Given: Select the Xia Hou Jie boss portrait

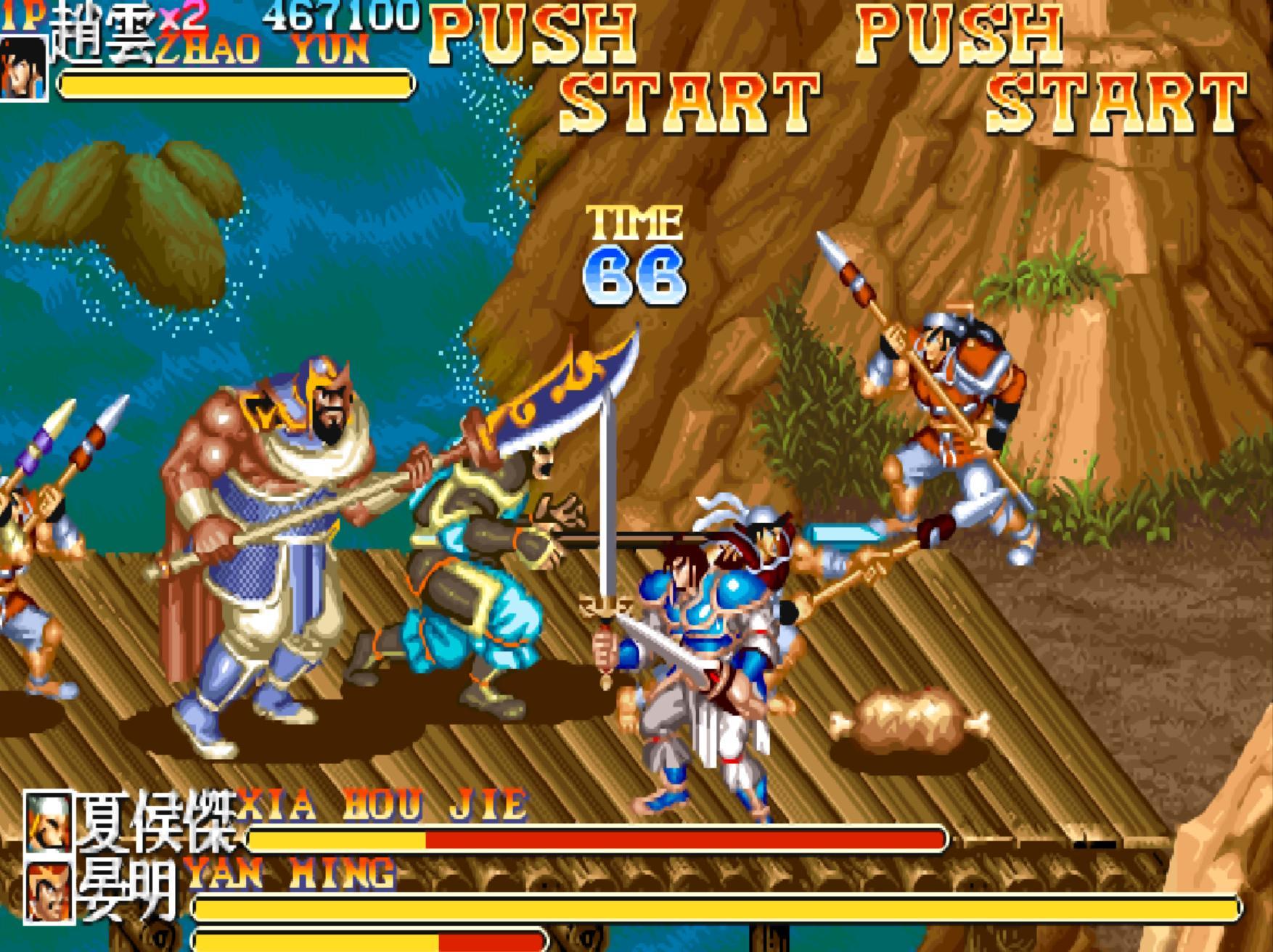Looking at the screenshot, I should pos(49,821).
